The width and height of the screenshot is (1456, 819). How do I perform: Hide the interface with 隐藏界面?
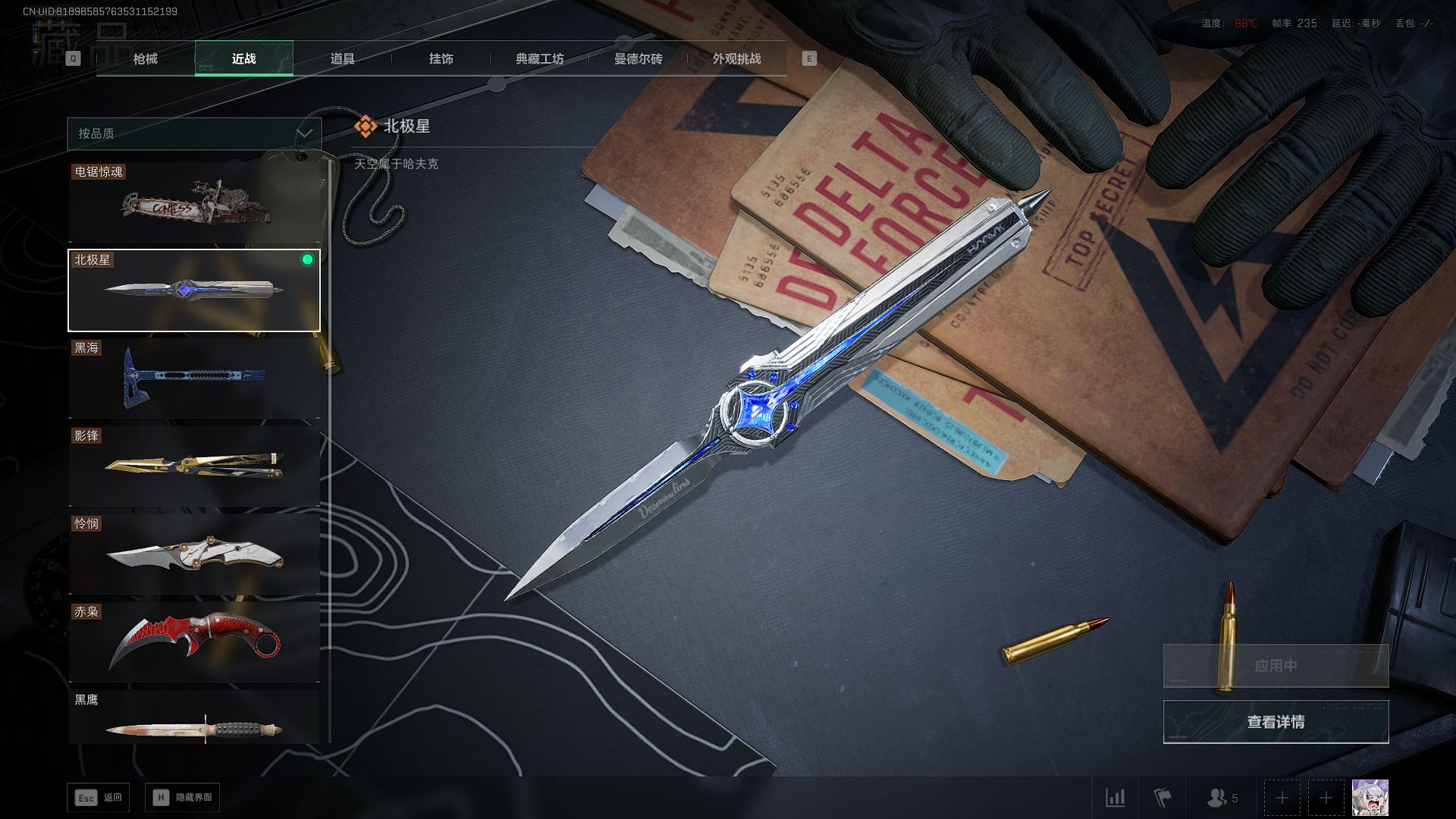pyautogui.click(x=183, y=798)
